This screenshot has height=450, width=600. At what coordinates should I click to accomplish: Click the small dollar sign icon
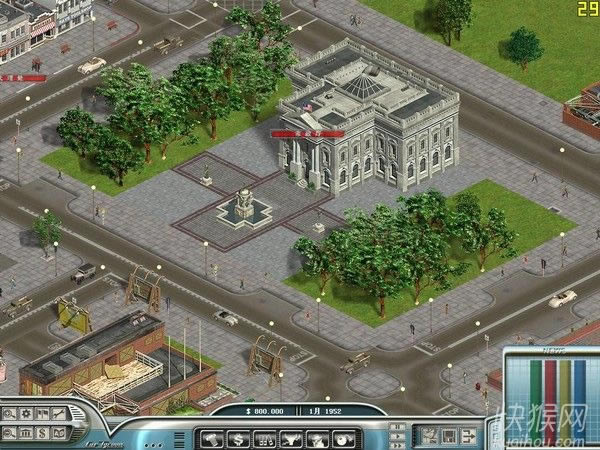pos(42,431)
